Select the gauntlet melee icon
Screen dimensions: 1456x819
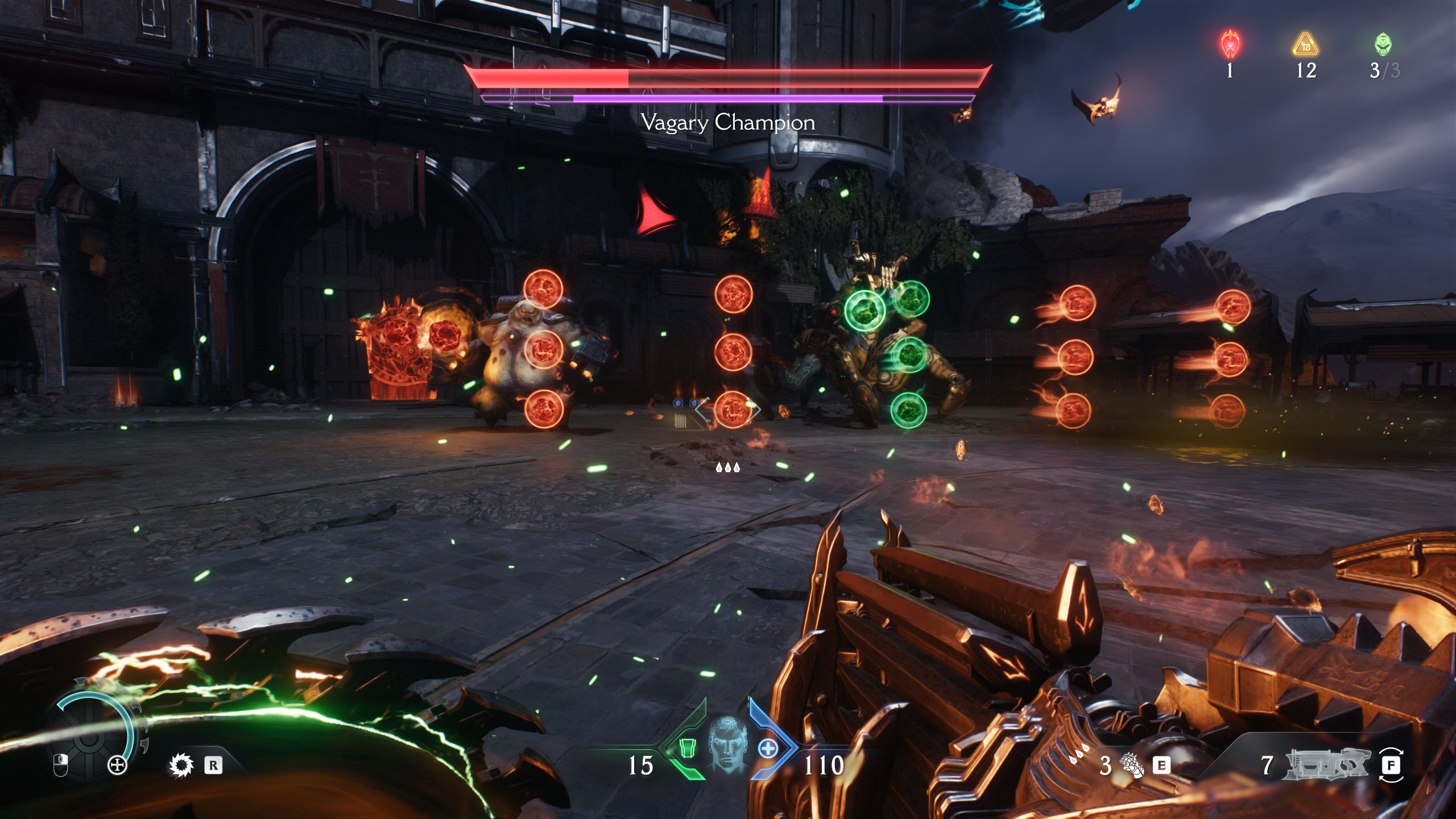[x=1132, y=765]
